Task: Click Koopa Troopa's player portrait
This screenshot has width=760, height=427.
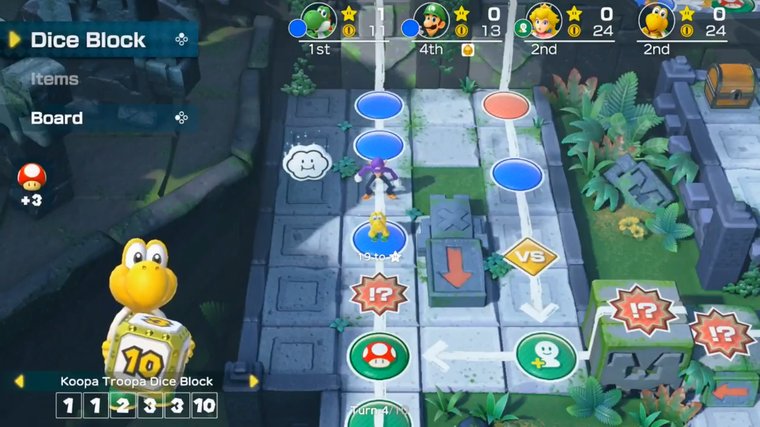Action: [657, 20]
